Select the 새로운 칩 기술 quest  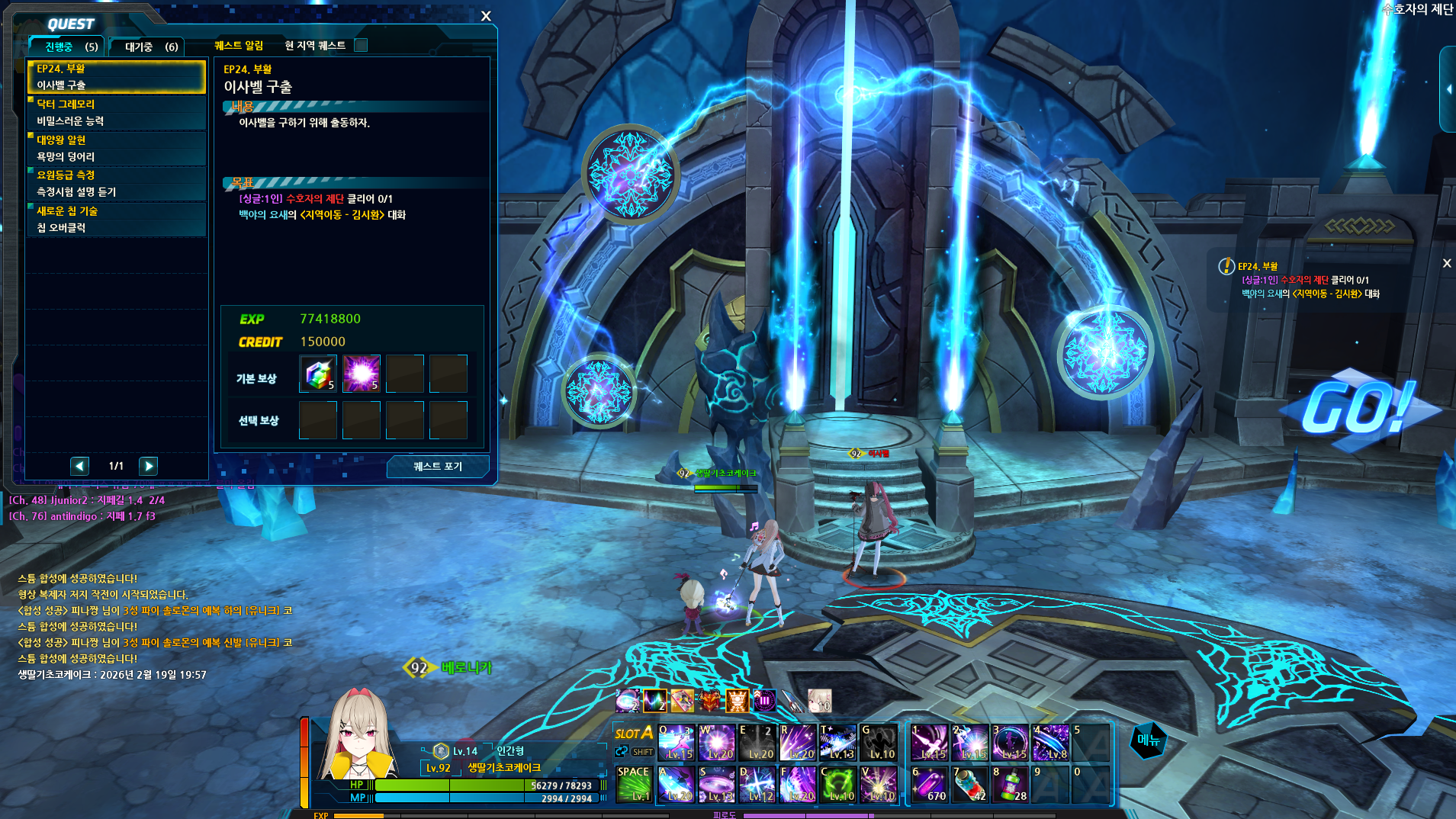(117, 219)
